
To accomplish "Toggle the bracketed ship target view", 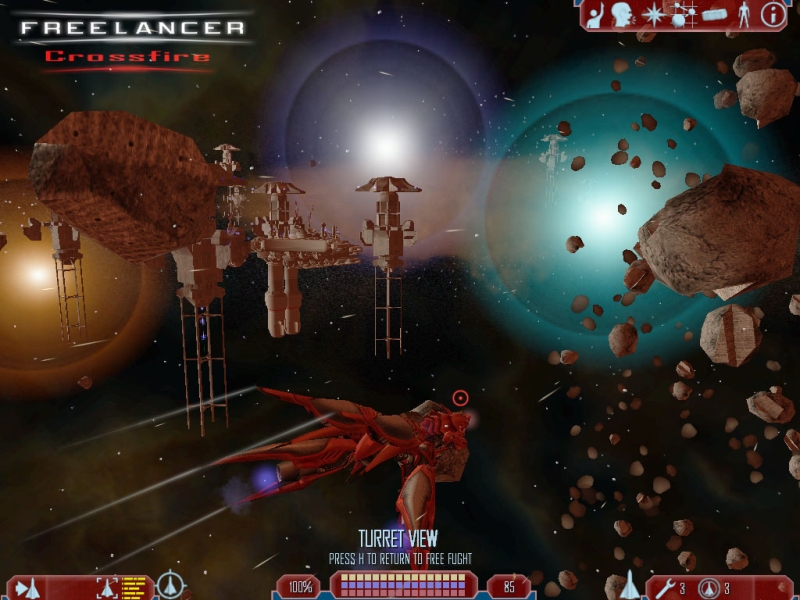I will point(108,587).
